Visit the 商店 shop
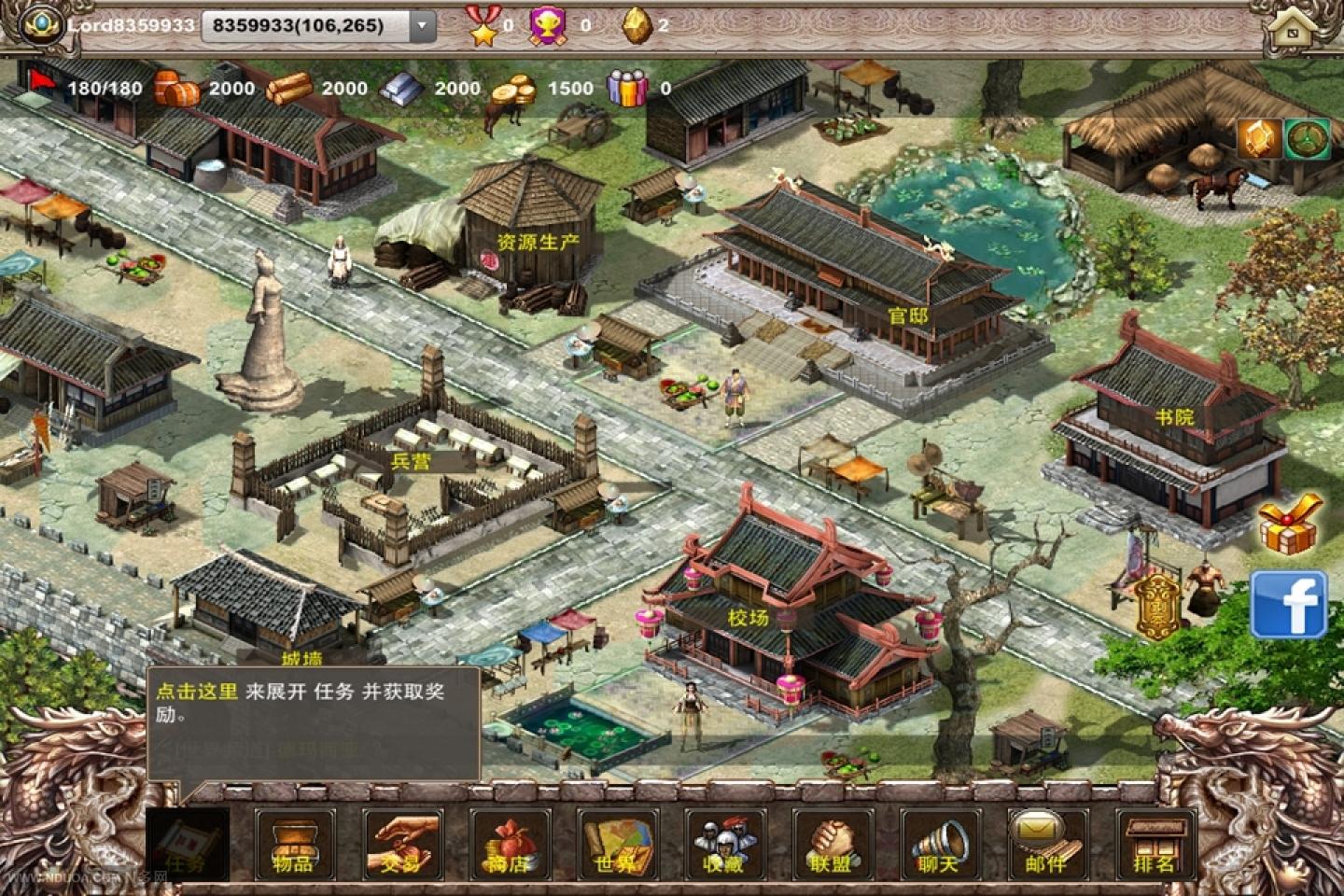This screenshot has height=896, width=1344. pos(509,845)
